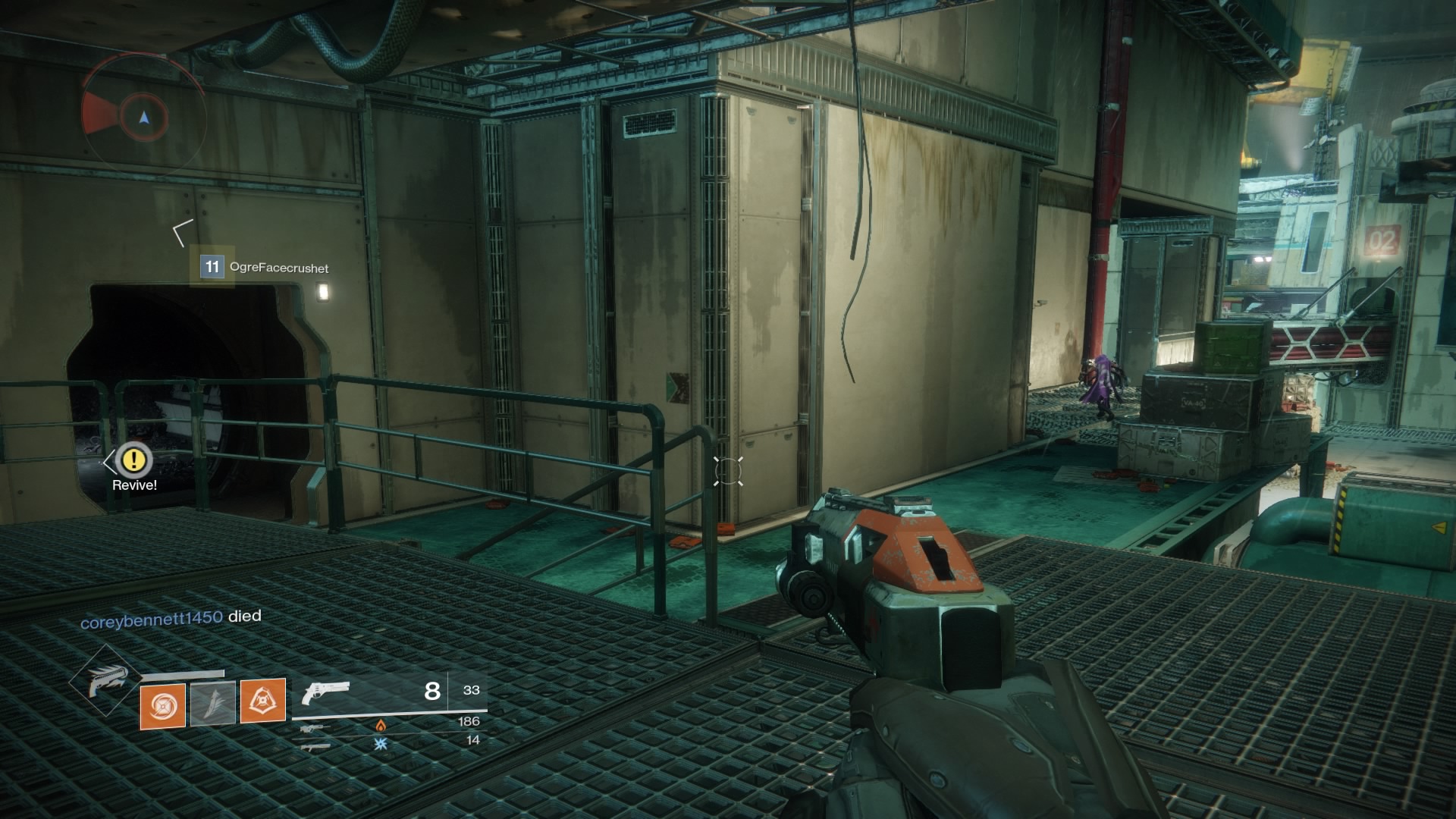The height and width of the screenshot is (819, 1456).
Task: Click the yellow Revive marker
Action: (x=136, y=460)
